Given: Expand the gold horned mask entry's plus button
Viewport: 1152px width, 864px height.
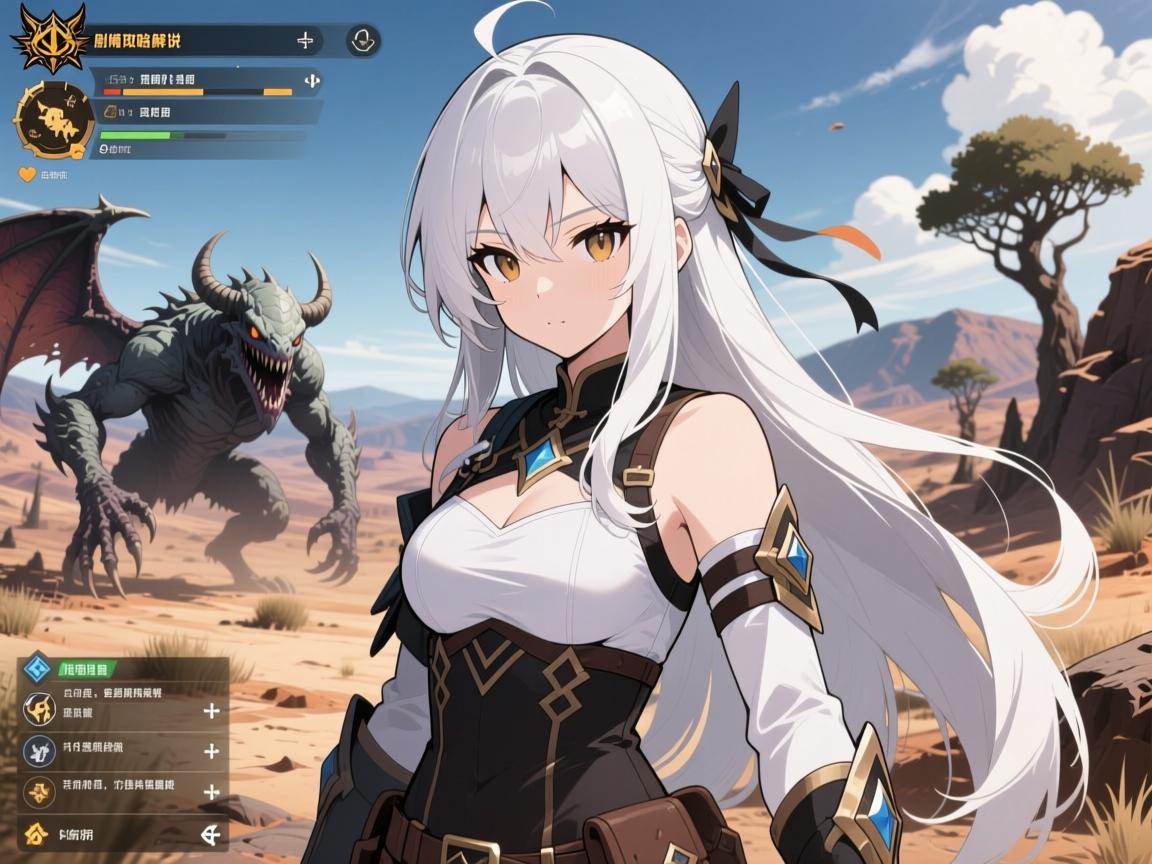Looking at the screenshot, I should (x=211, y=711).
